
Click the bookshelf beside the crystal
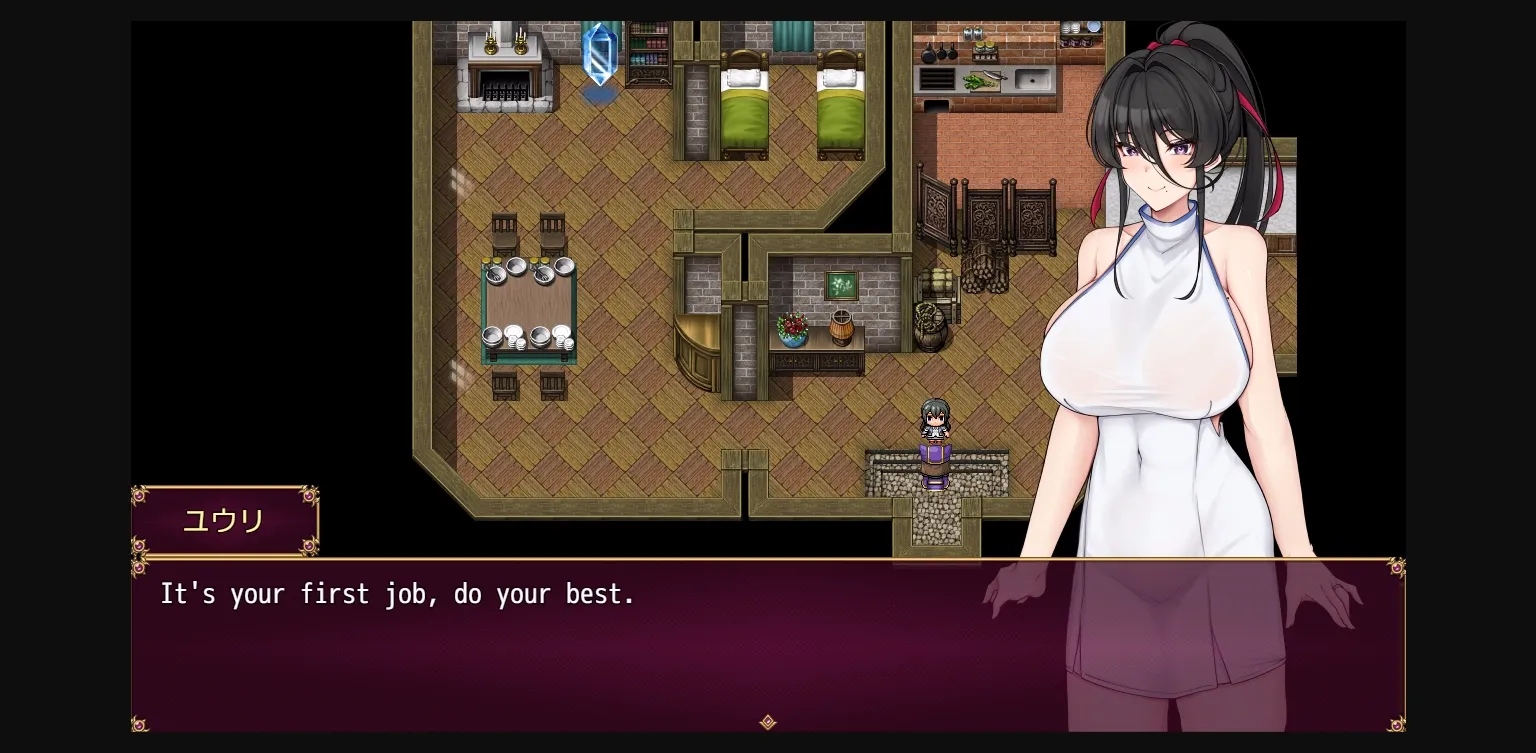coord(648,50)
